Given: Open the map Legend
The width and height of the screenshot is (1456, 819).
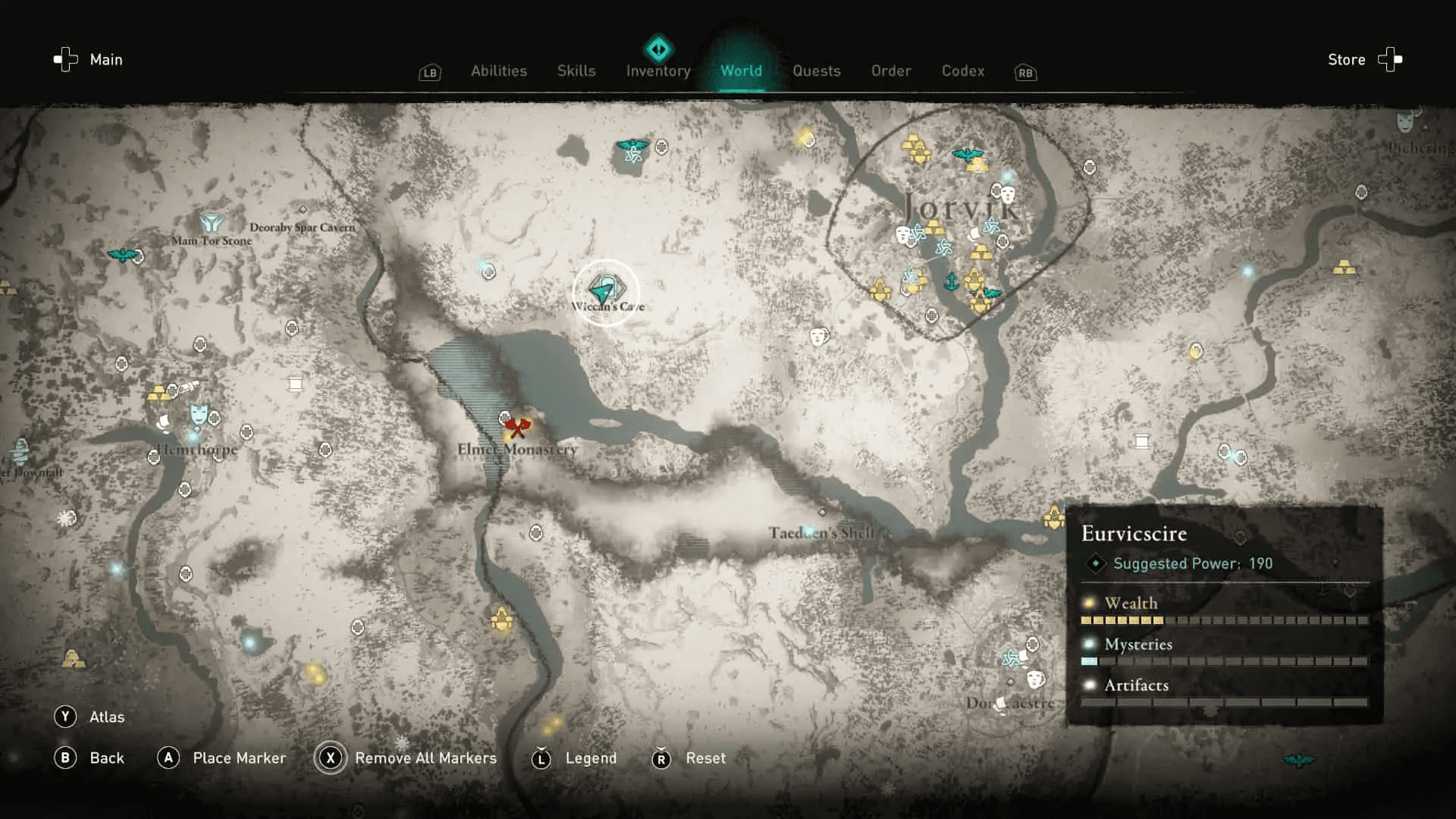Looking at the screenshot, I should click(x=590, y=758).
